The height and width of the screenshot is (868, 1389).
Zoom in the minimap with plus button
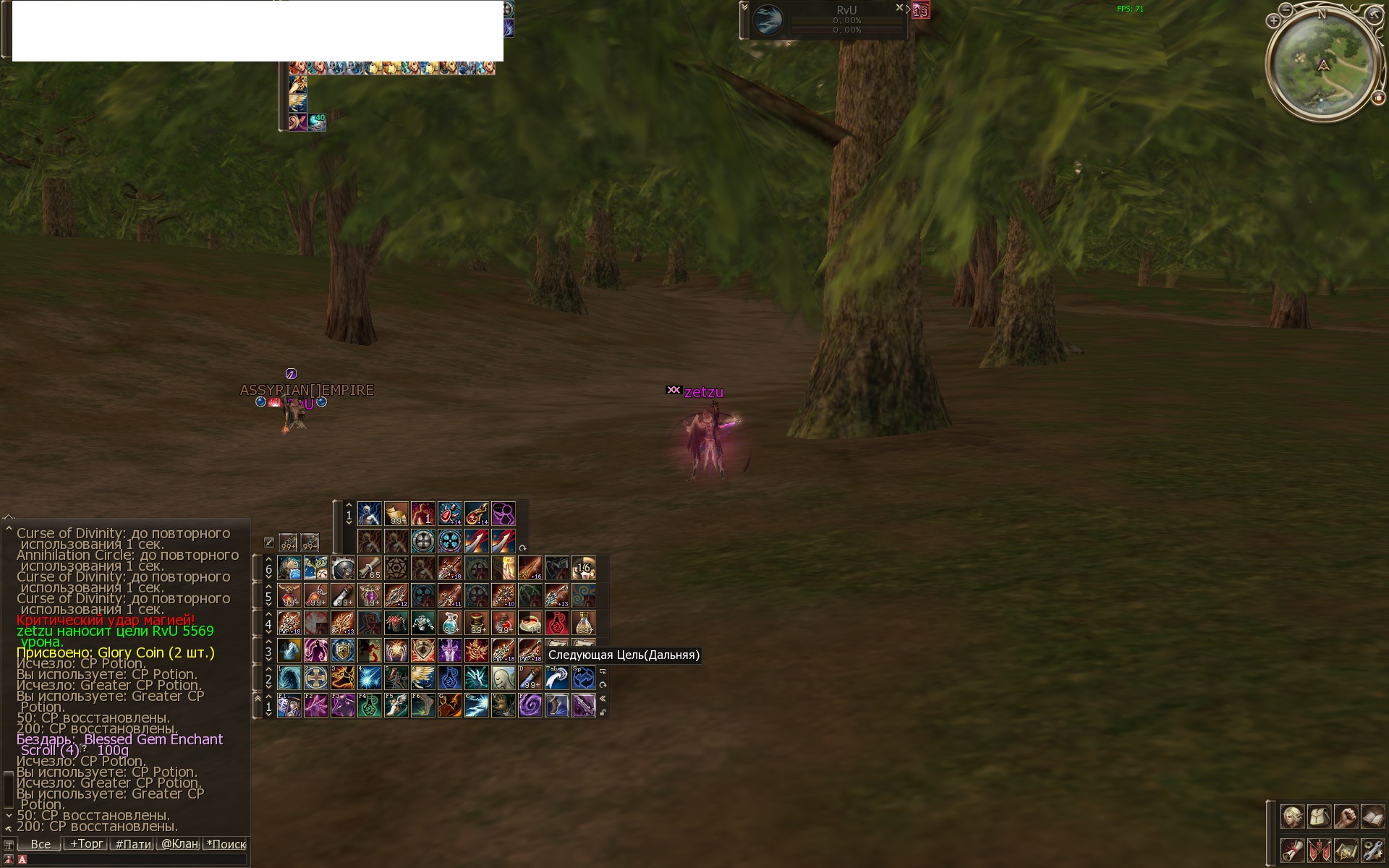click(x=1274, y=21)
